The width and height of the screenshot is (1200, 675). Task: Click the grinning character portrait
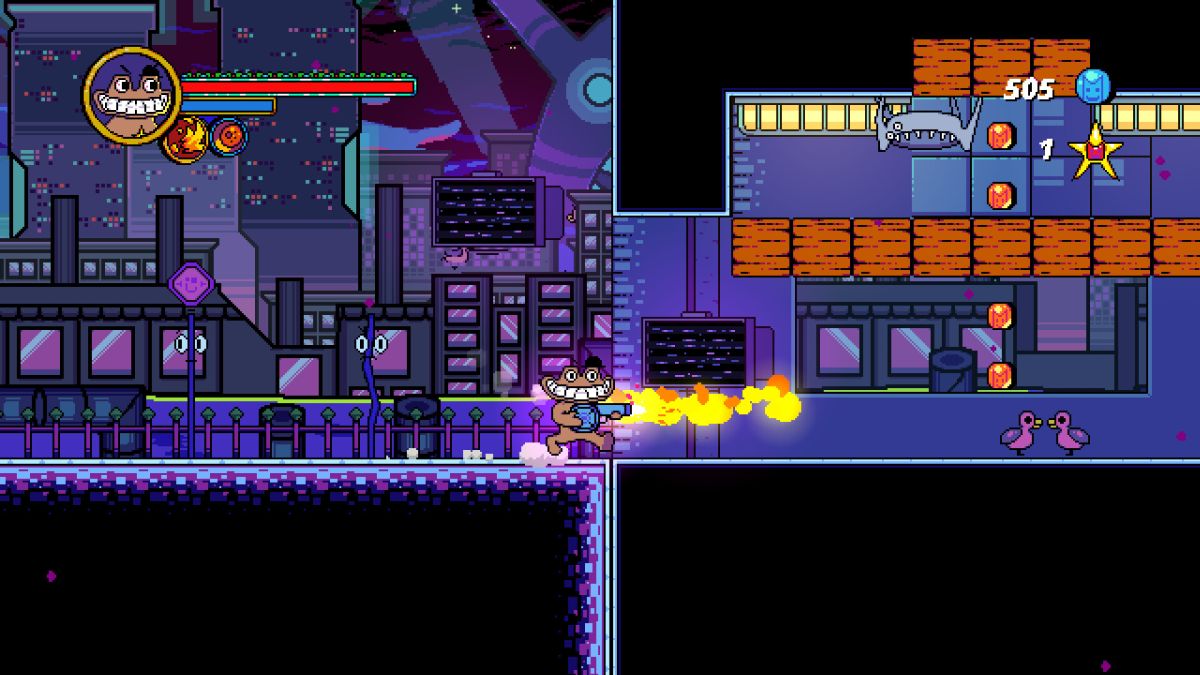[132, 96]
